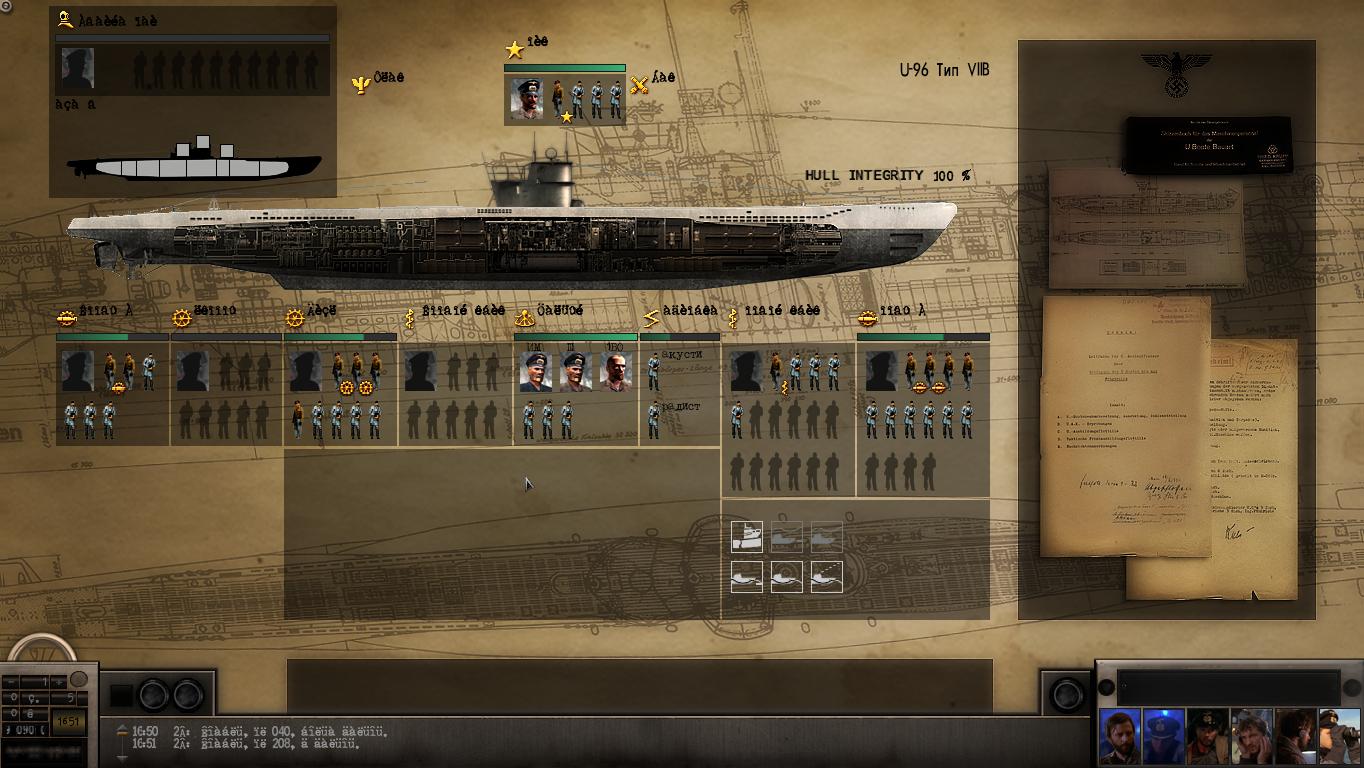Choose the bald officer portrait labeled ВО
1364x768 pixels.
pos(616,372)
